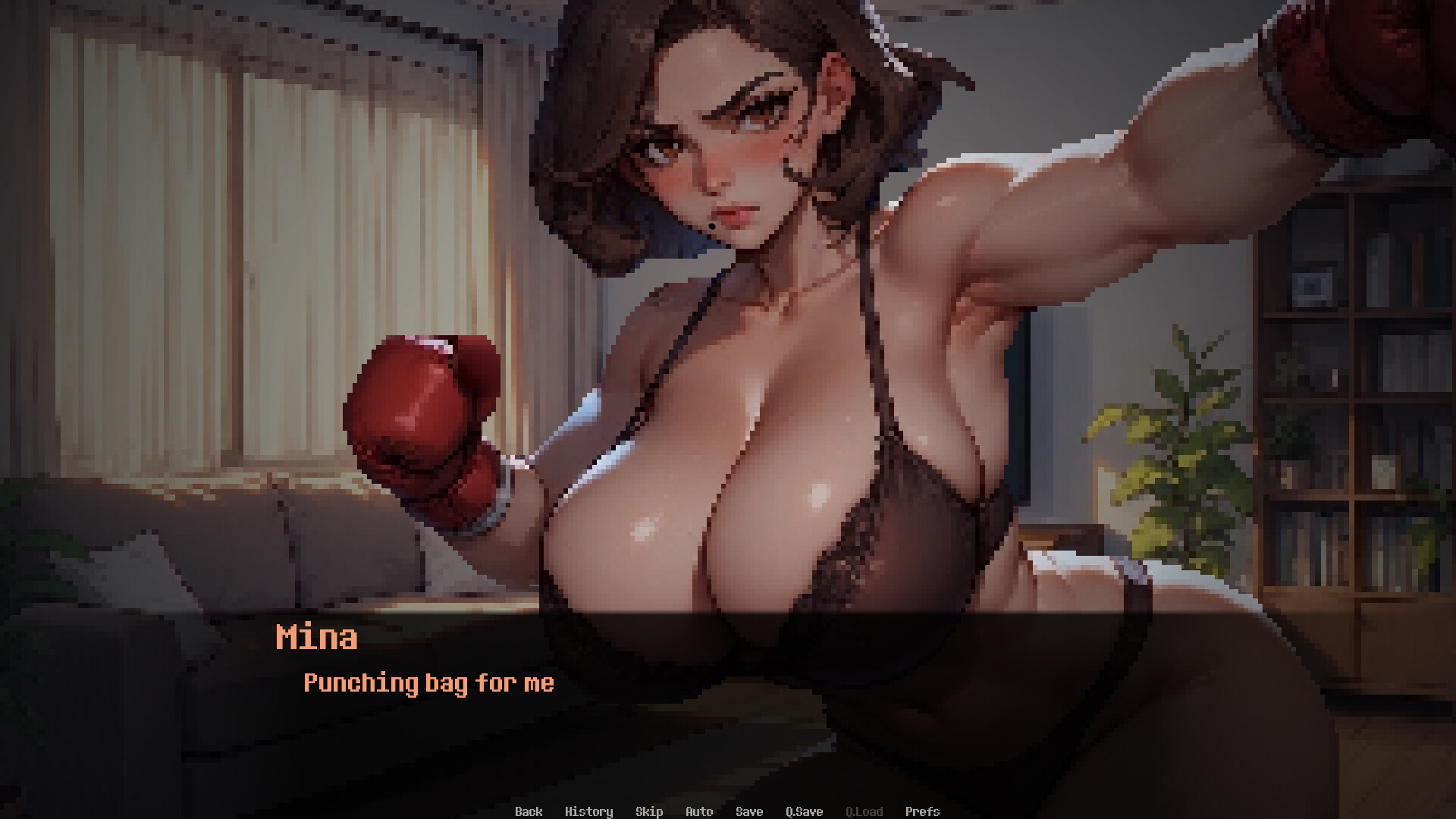
Task: Select Auto in the quick menu bar
Action: coord(698,811)
